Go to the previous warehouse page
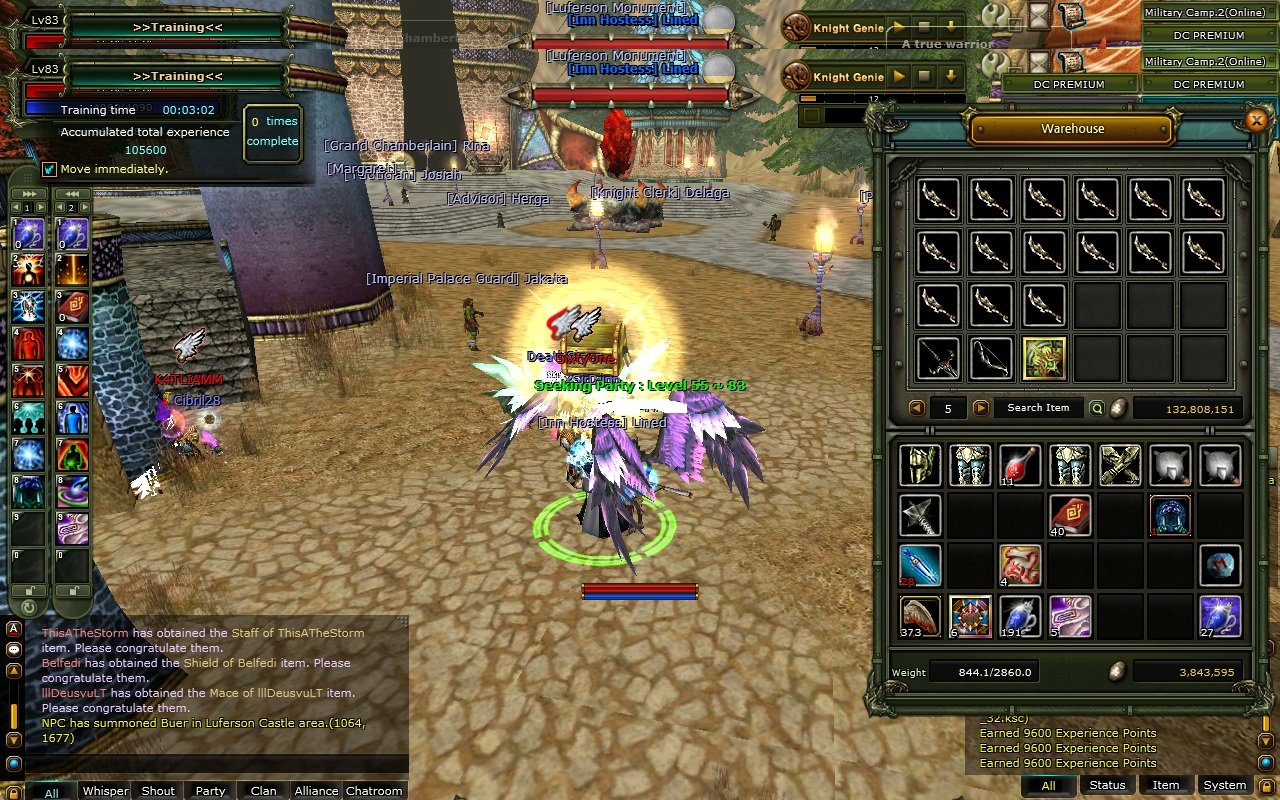The image size is (1280, 800). (x=916, y=408)
